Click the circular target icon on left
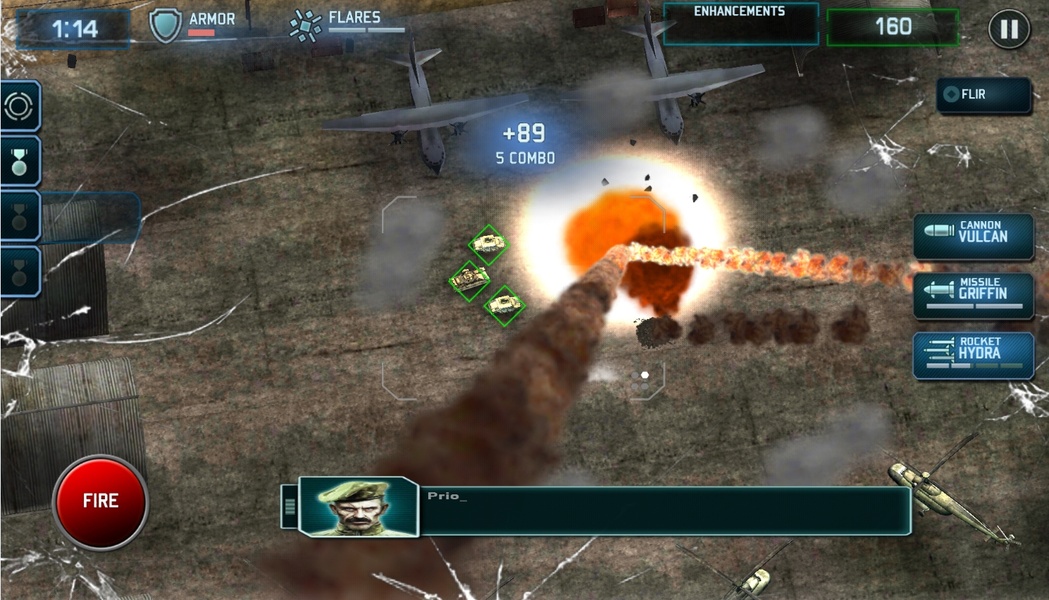Image resolution: width=1049 pixels, height=600 pixels. point(19,107)
